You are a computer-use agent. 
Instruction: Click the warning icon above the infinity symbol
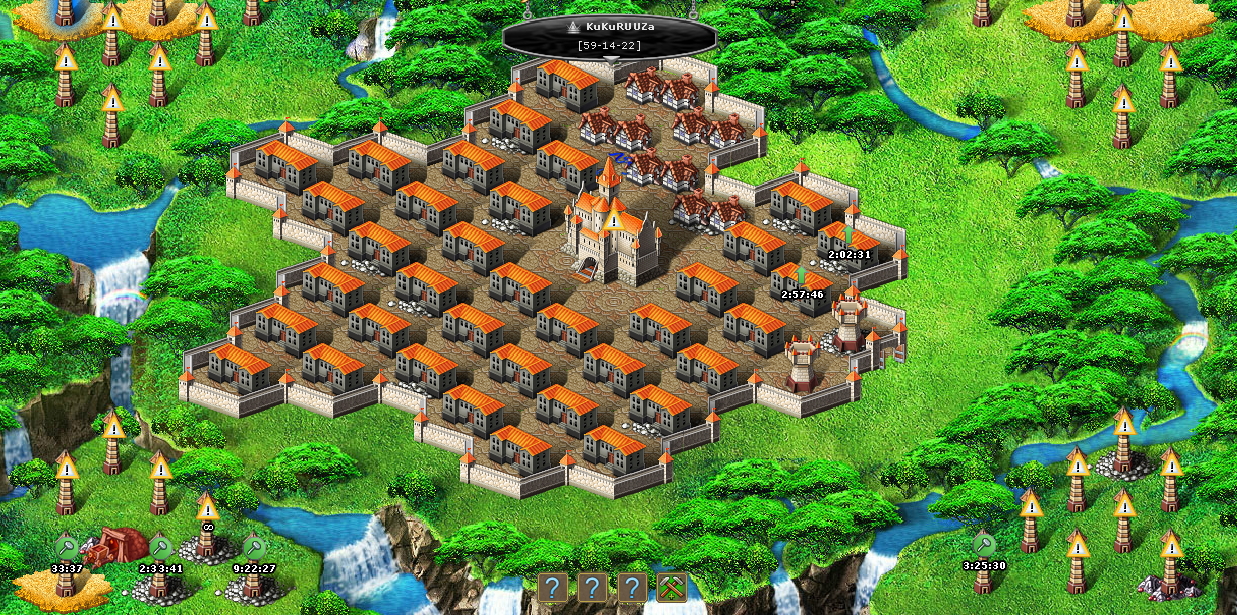[x=208, y=506]
